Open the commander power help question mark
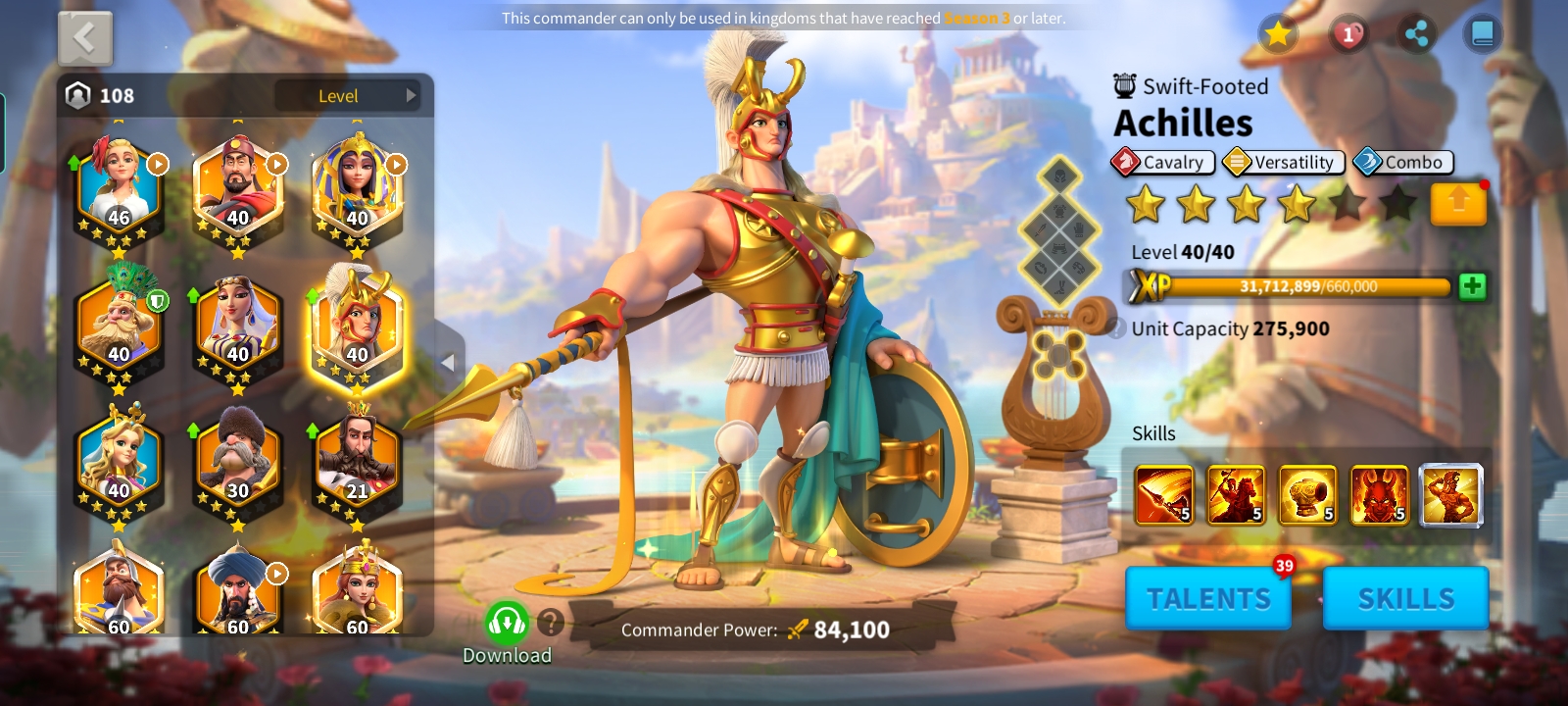 pyautogui.click(x=552, y=622)
